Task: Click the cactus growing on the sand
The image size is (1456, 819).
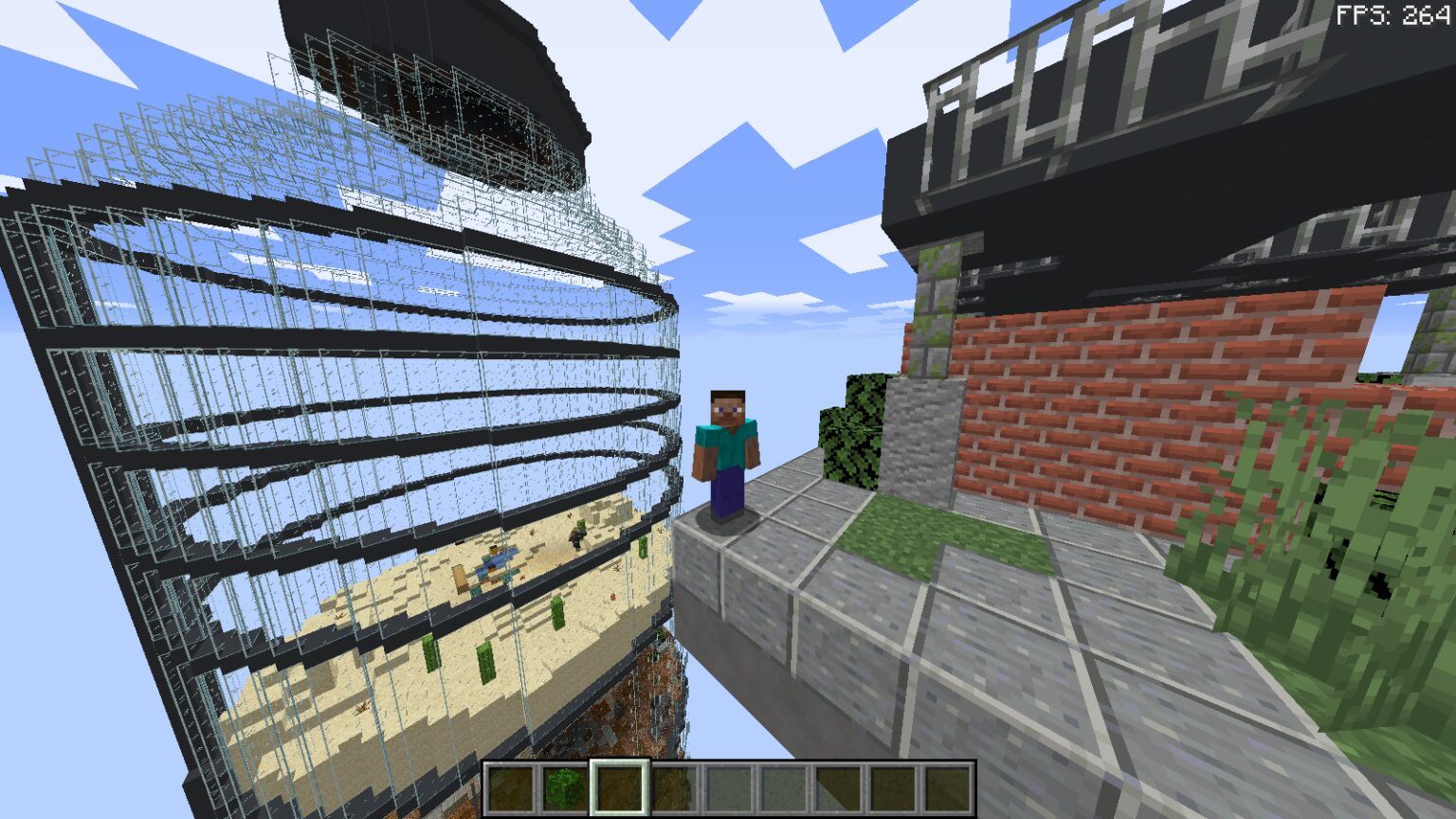Action: [555, 612]
